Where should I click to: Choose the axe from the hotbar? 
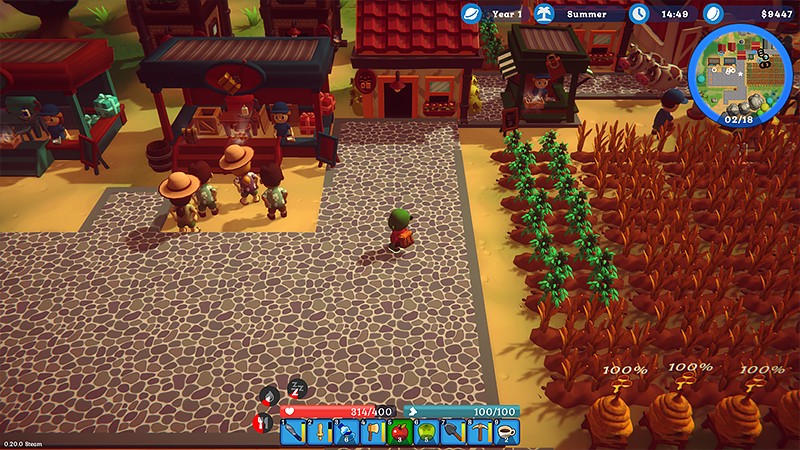372,432
